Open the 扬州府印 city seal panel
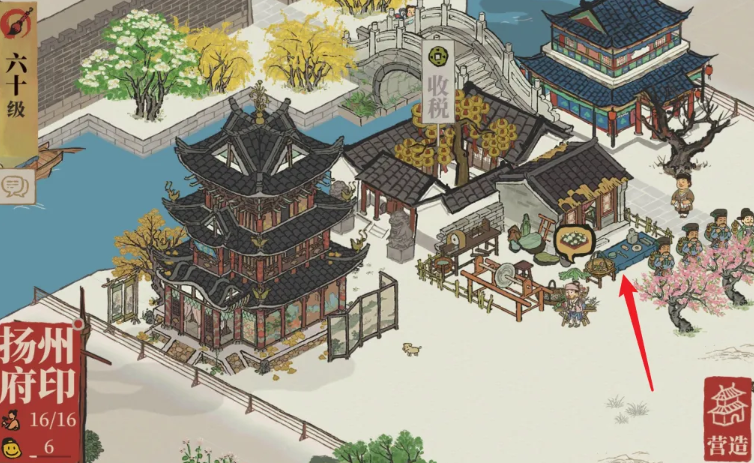The width and height of the screenshot is (754, 463). point(38,366)
